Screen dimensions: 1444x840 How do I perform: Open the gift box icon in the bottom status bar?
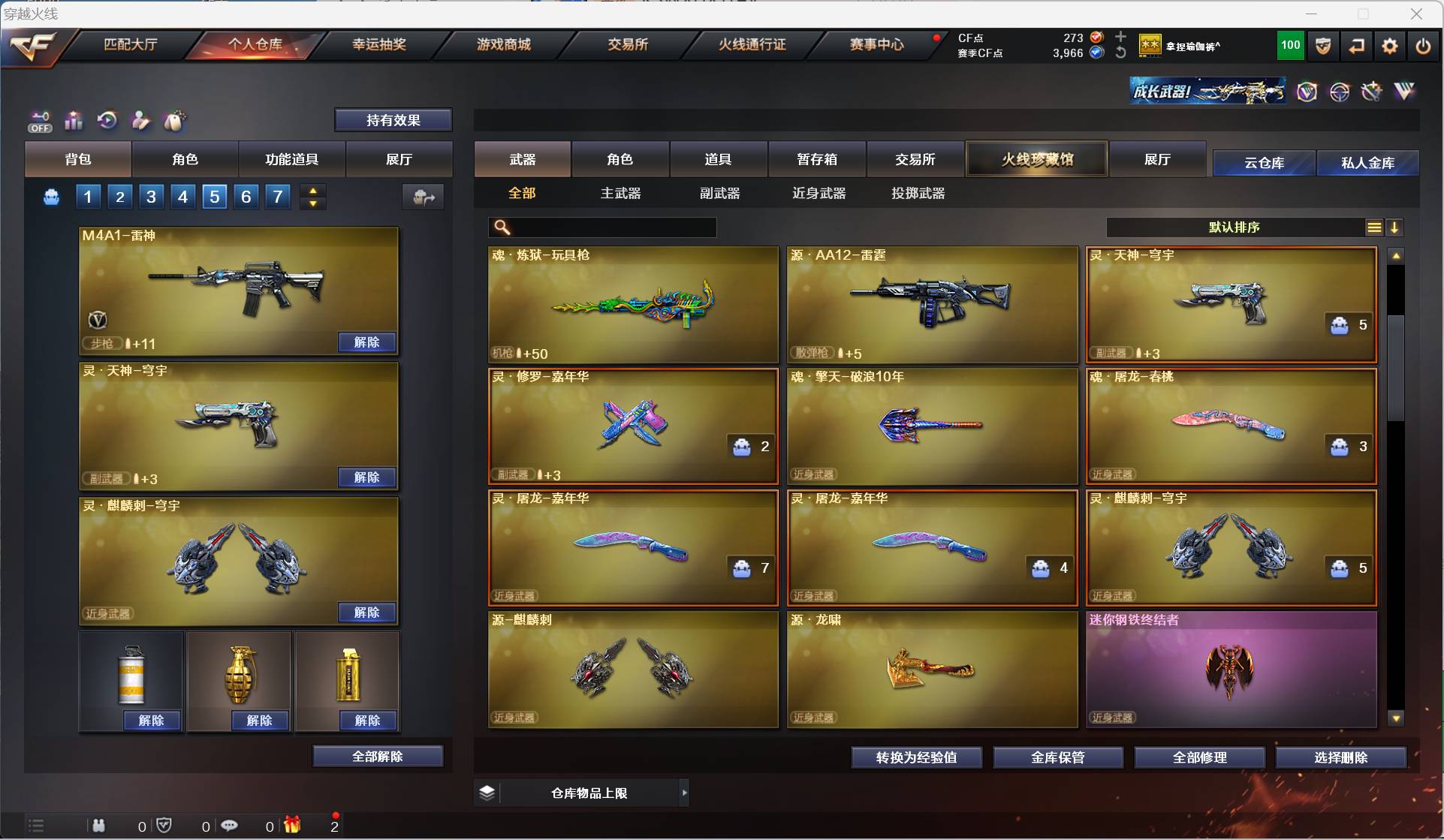click(293, 826)
